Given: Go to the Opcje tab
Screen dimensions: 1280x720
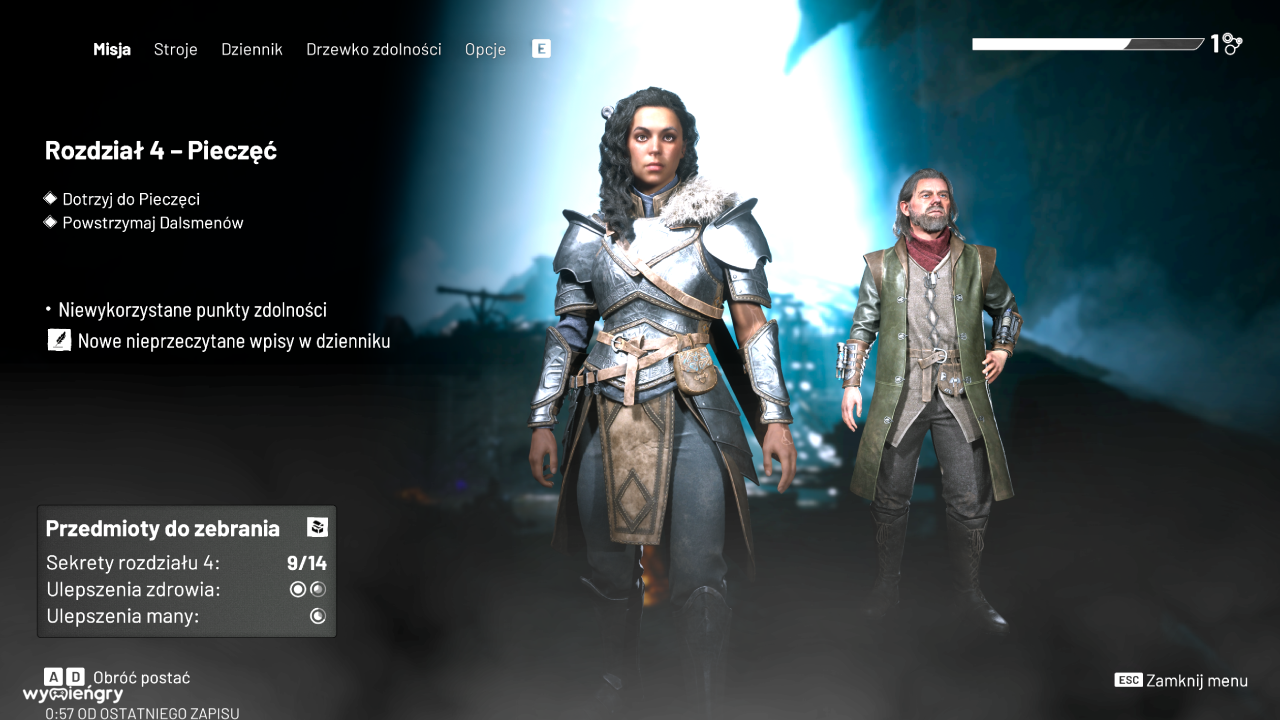Looking at the screenshot, I should 485,49.
